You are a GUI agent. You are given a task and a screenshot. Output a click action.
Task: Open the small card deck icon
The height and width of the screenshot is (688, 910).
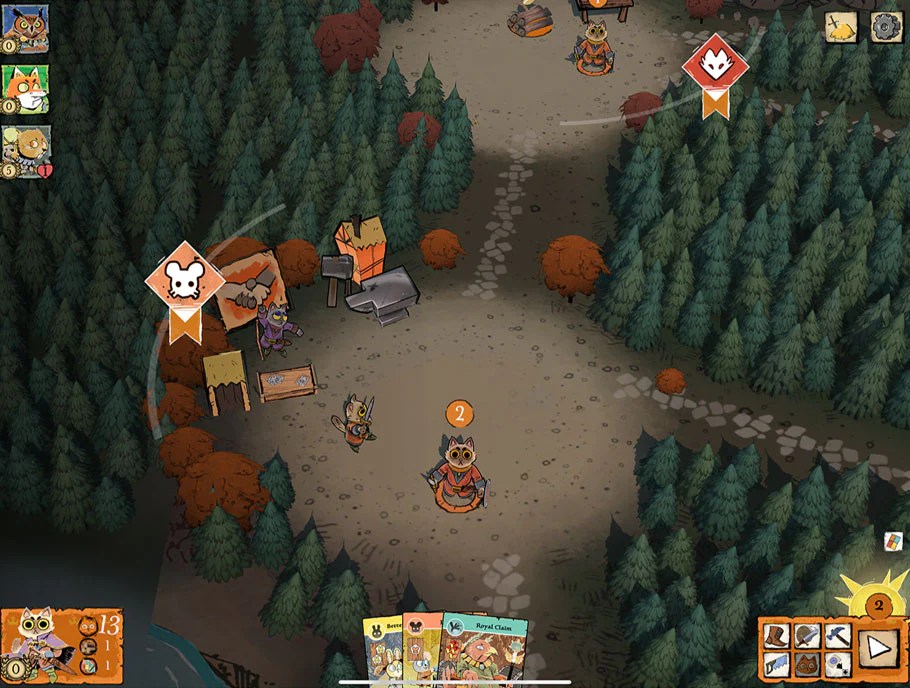894,541
